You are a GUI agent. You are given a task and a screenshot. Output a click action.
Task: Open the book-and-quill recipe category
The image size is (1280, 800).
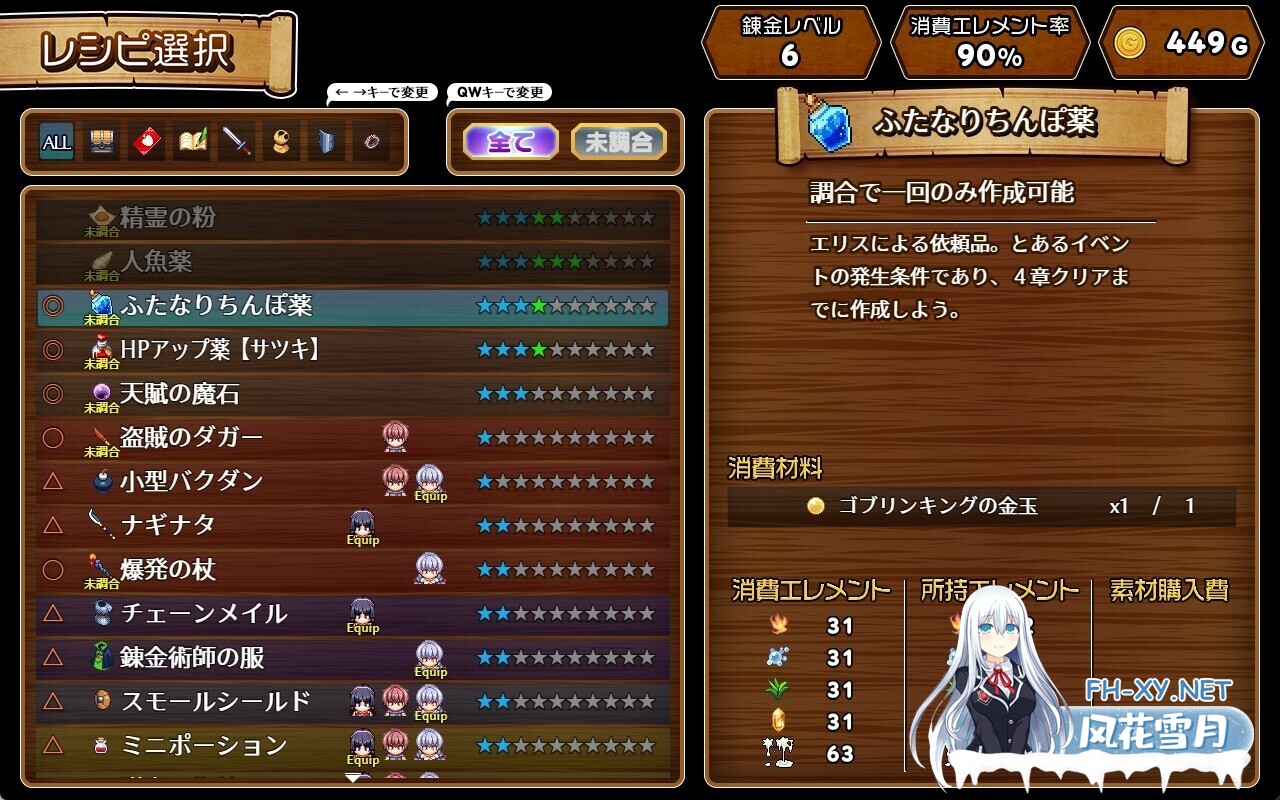(x=191, y=142)
